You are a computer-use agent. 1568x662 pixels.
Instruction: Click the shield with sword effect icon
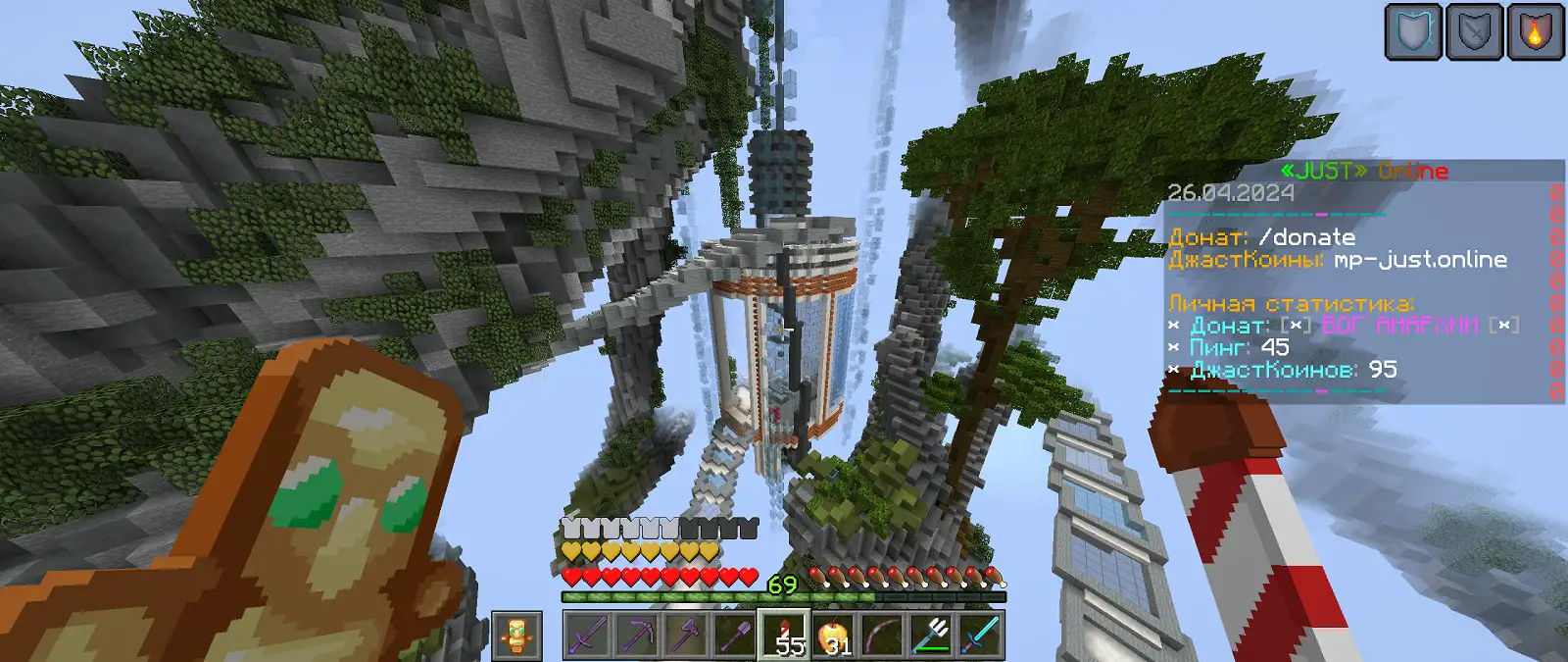click(x=1474, y=32)
